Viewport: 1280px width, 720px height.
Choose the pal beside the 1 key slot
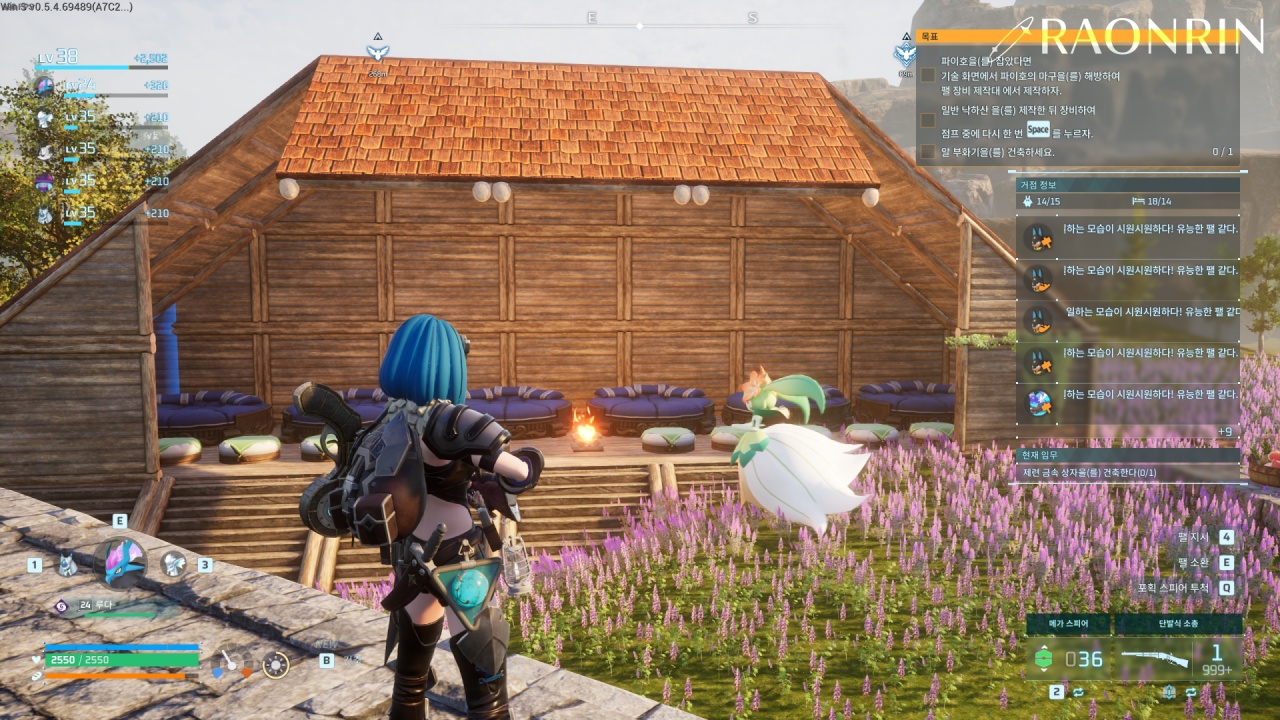tap(67, 564)
